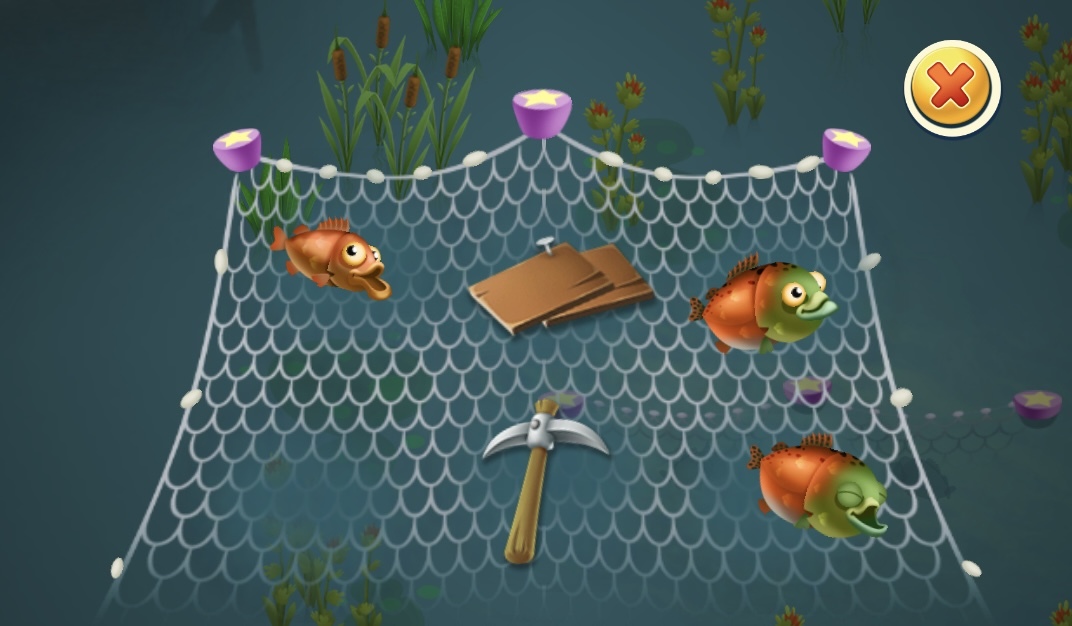
Task: Close the fishing net catch screen
Action: (x=951, y=89)
